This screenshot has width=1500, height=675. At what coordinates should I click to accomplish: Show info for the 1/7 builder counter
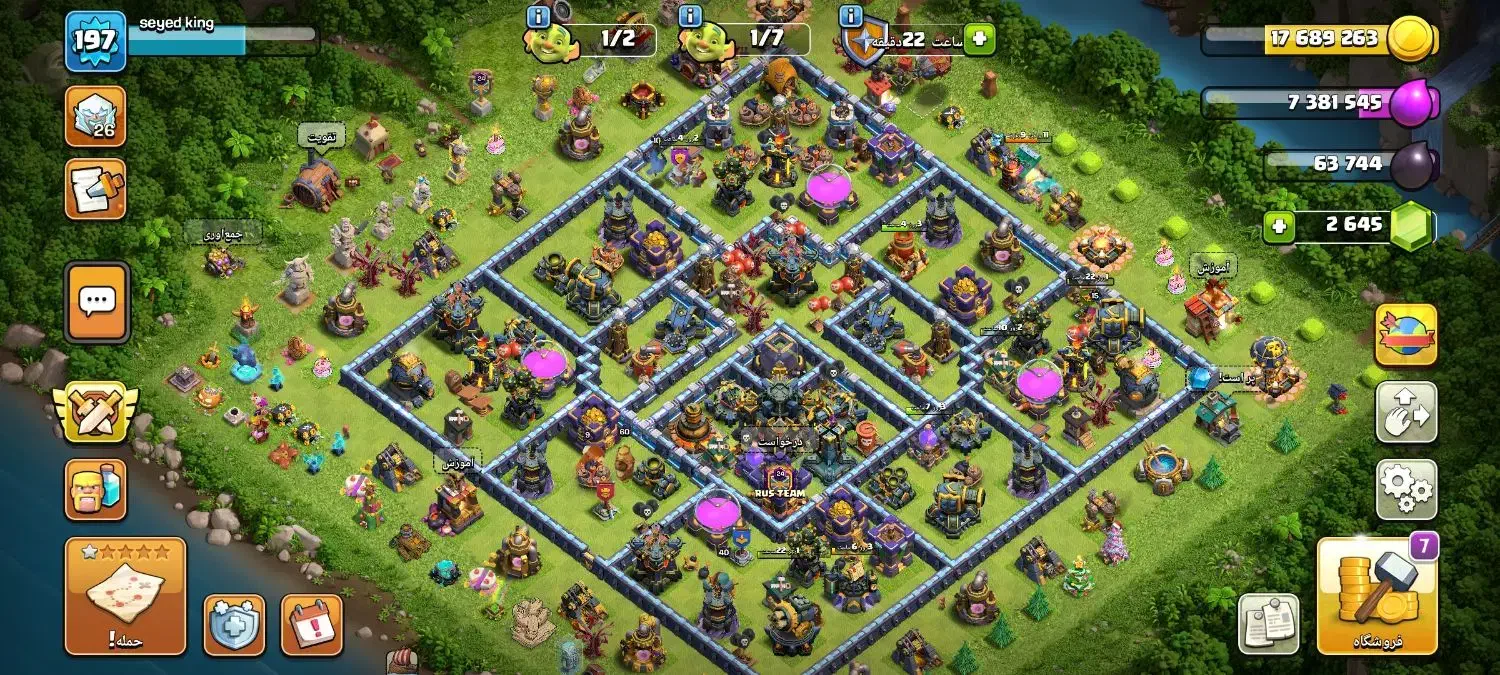click(689, 17)
